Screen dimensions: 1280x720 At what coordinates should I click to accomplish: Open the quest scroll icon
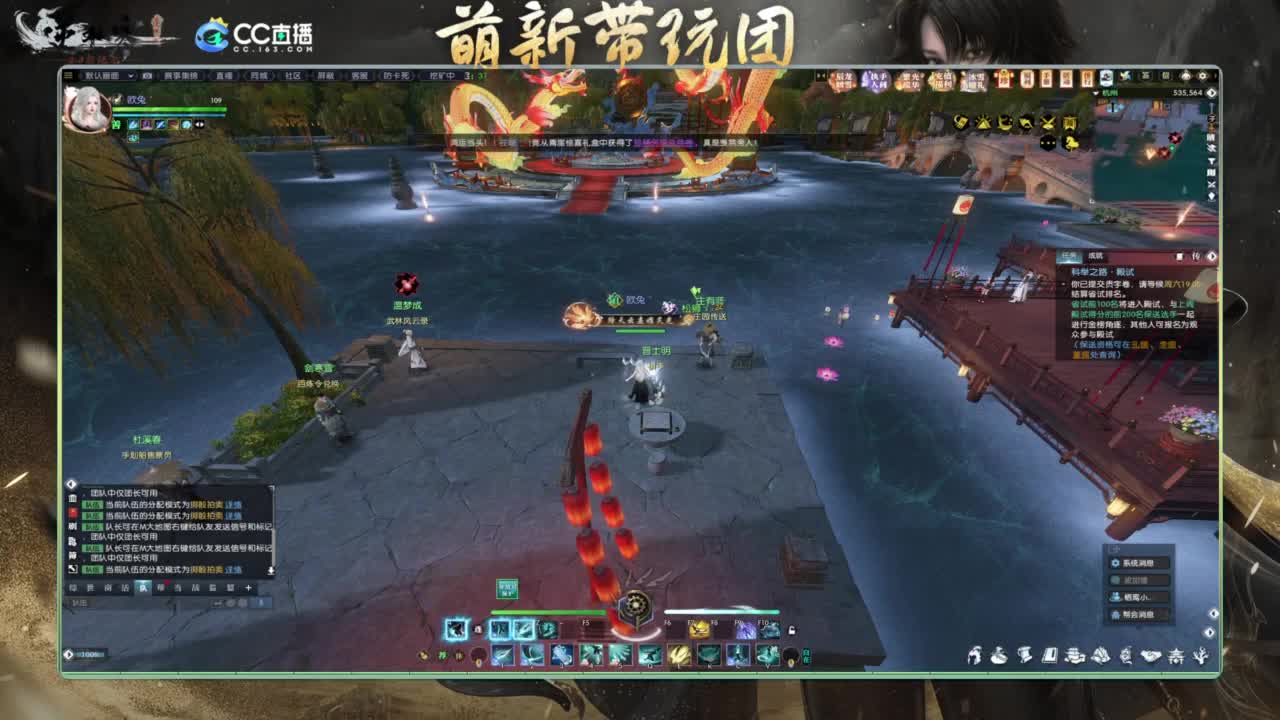tap(1026, 656)
